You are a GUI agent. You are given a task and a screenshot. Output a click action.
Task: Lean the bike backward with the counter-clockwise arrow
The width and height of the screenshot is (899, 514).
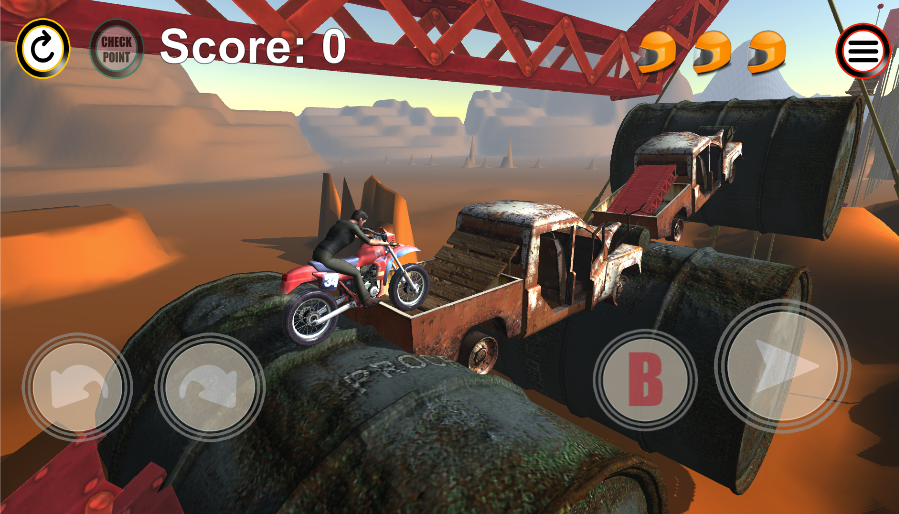click(x=77, y=386)
